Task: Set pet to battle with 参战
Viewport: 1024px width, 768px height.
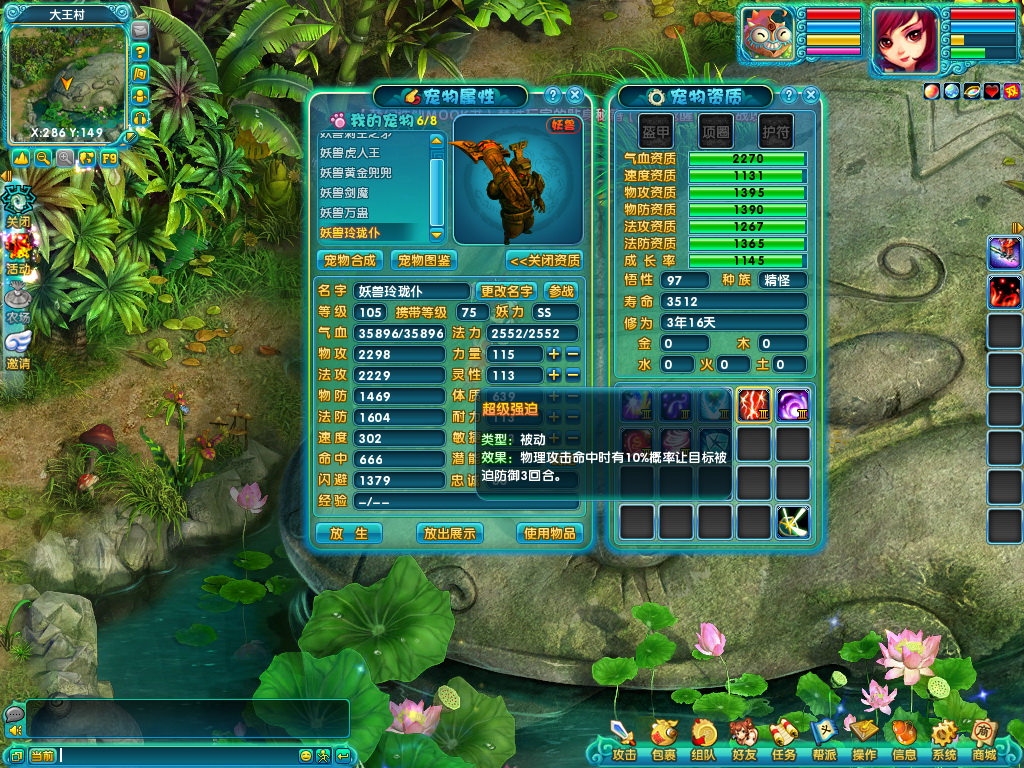Action: (562, 291)
